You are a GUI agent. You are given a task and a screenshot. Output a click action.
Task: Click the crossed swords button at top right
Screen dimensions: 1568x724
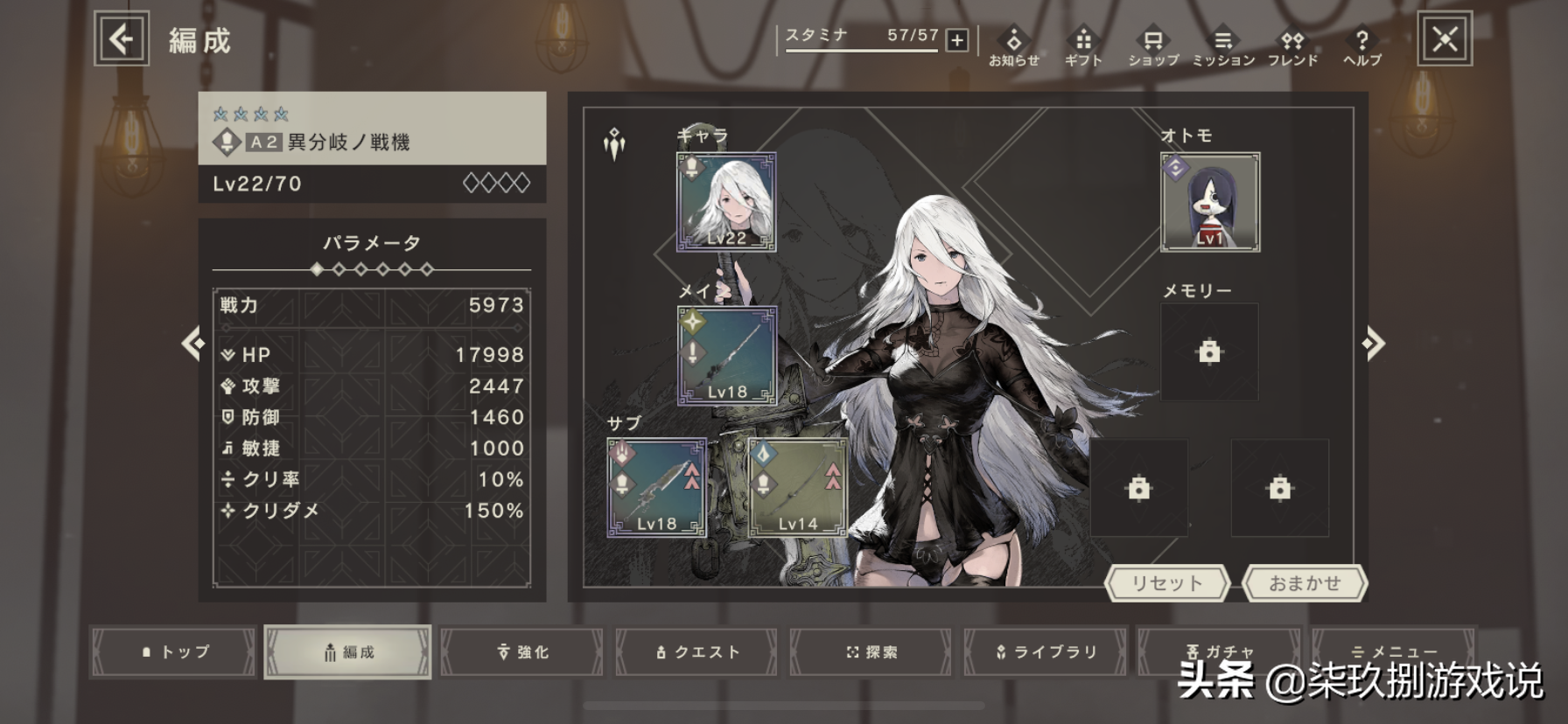click(1445, 38)
